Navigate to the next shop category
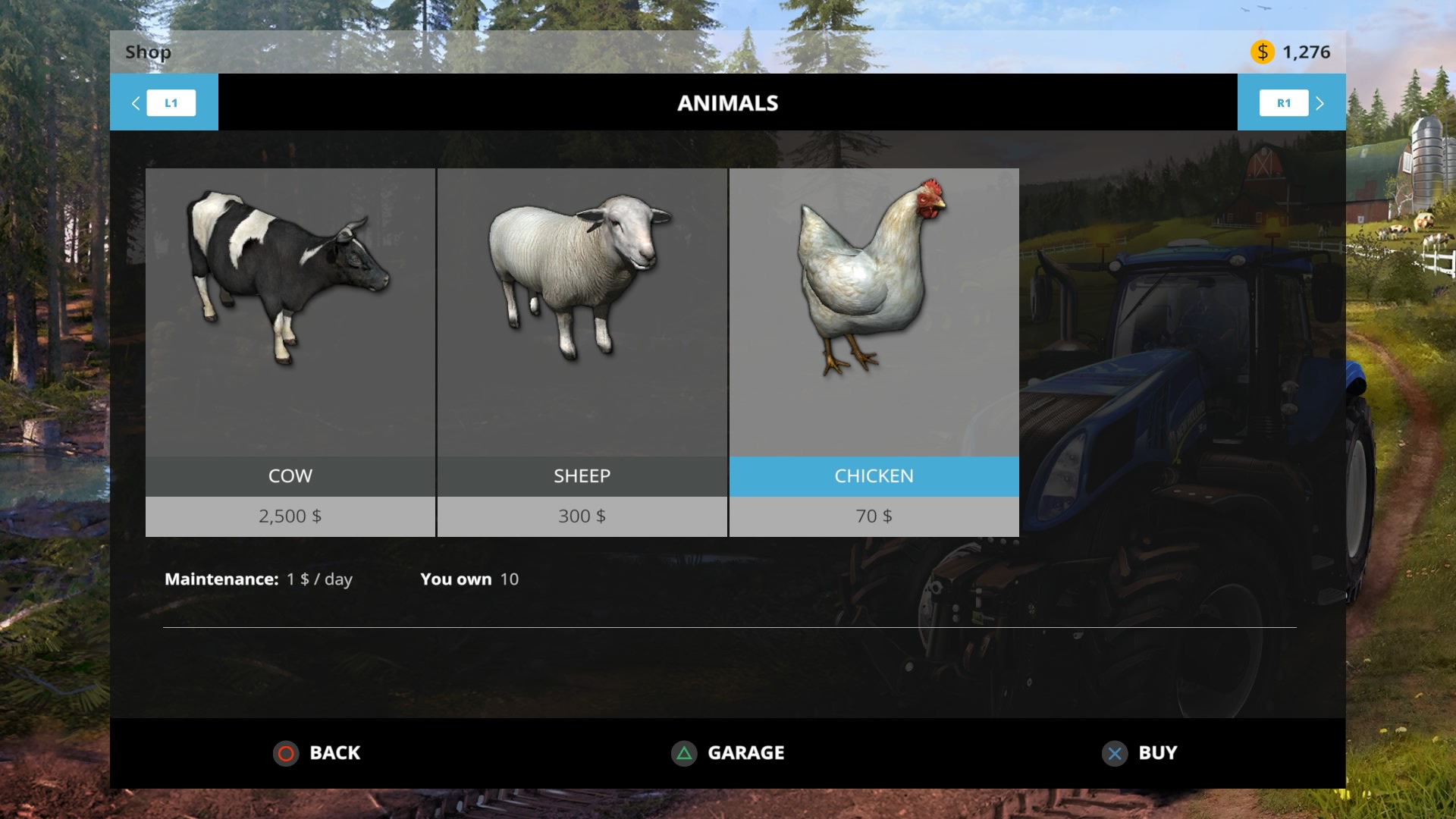Screen dimensions: 1456x819 1284,102
